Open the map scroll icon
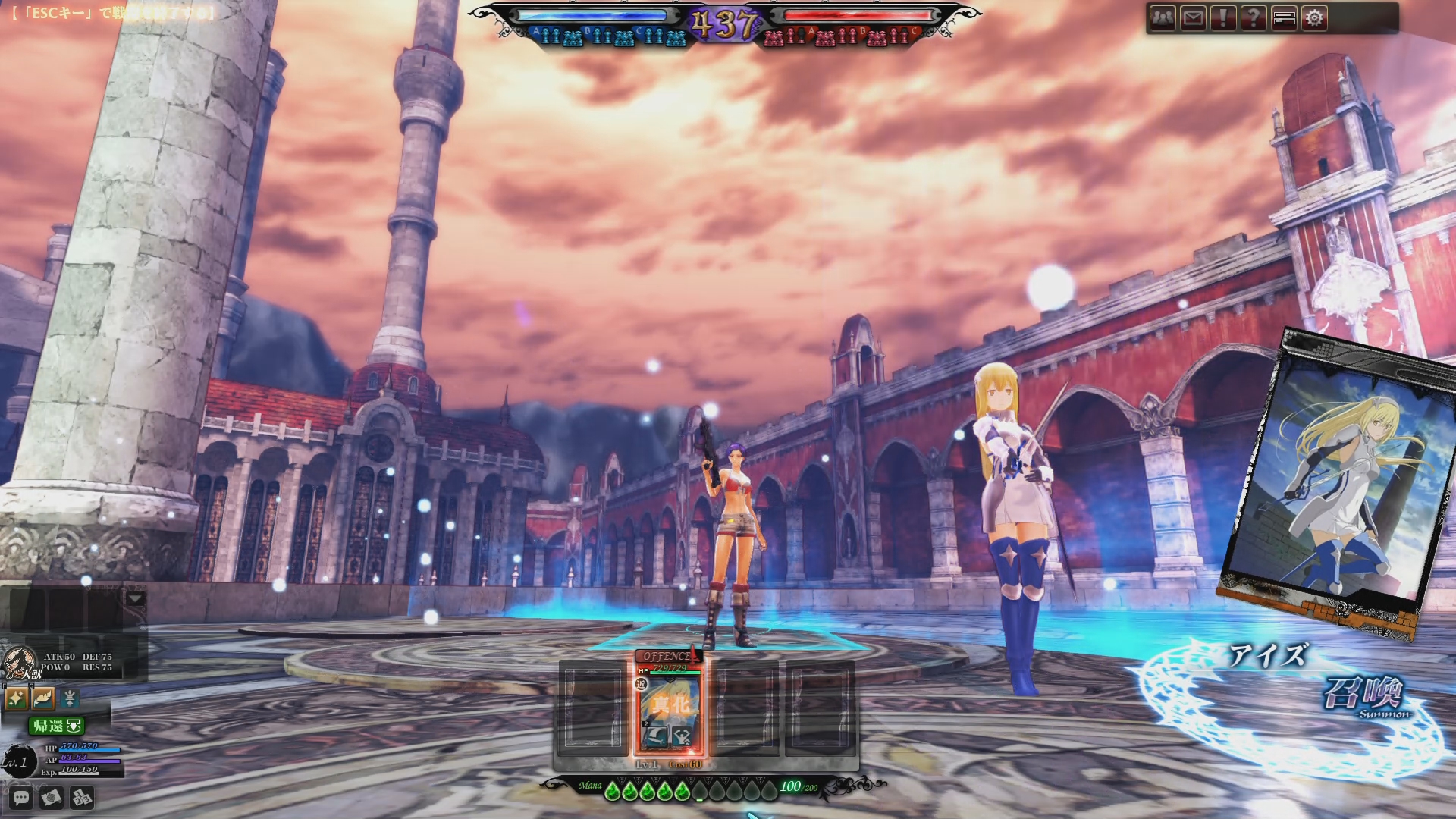Viewport: 1456px width, 819px height. pyautogui.click(x=51, y=798)
